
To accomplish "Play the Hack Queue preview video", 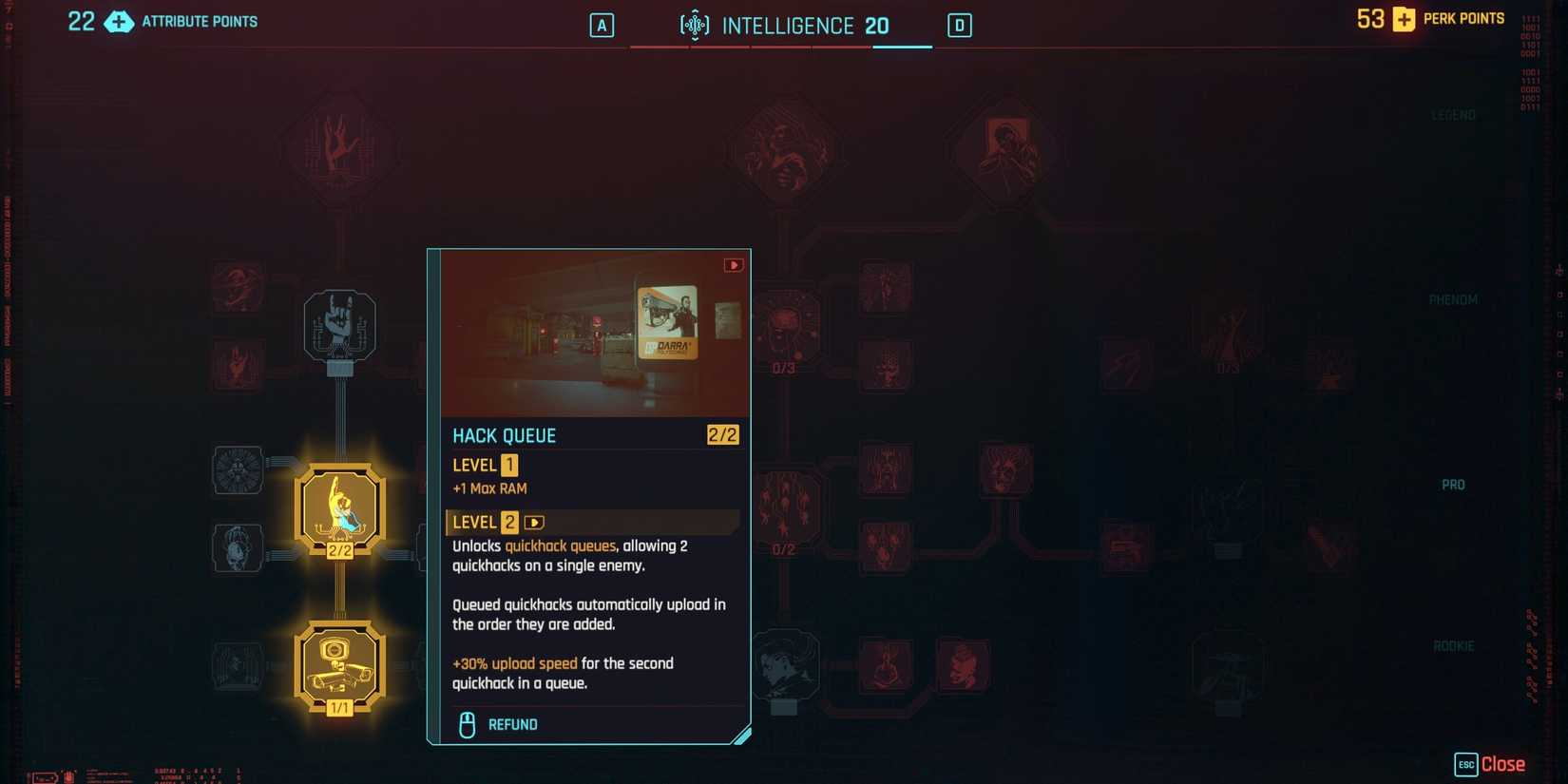I will (x=733, y=265).
